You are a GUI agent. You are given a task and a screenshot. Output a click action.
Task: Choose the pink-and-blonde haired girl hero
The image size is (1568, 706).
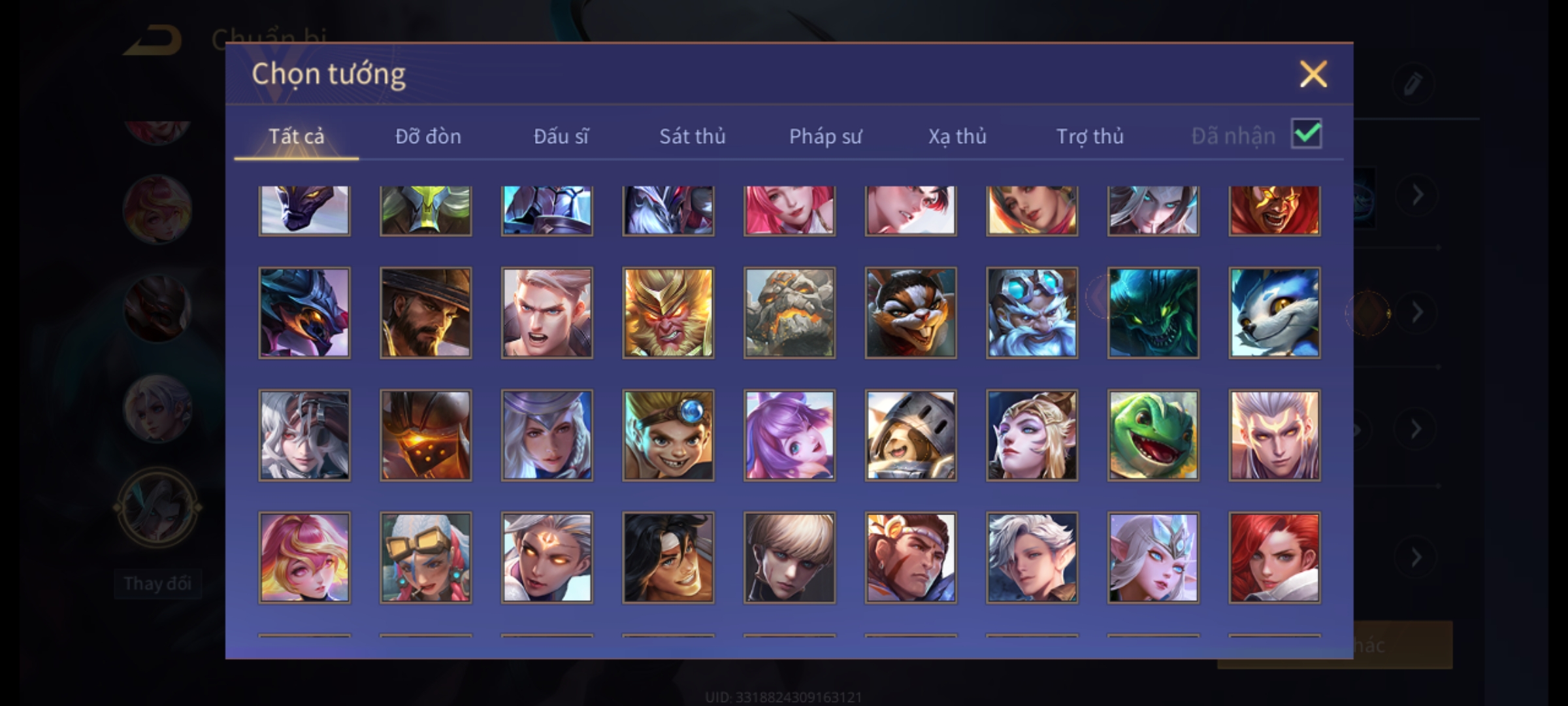304,558
